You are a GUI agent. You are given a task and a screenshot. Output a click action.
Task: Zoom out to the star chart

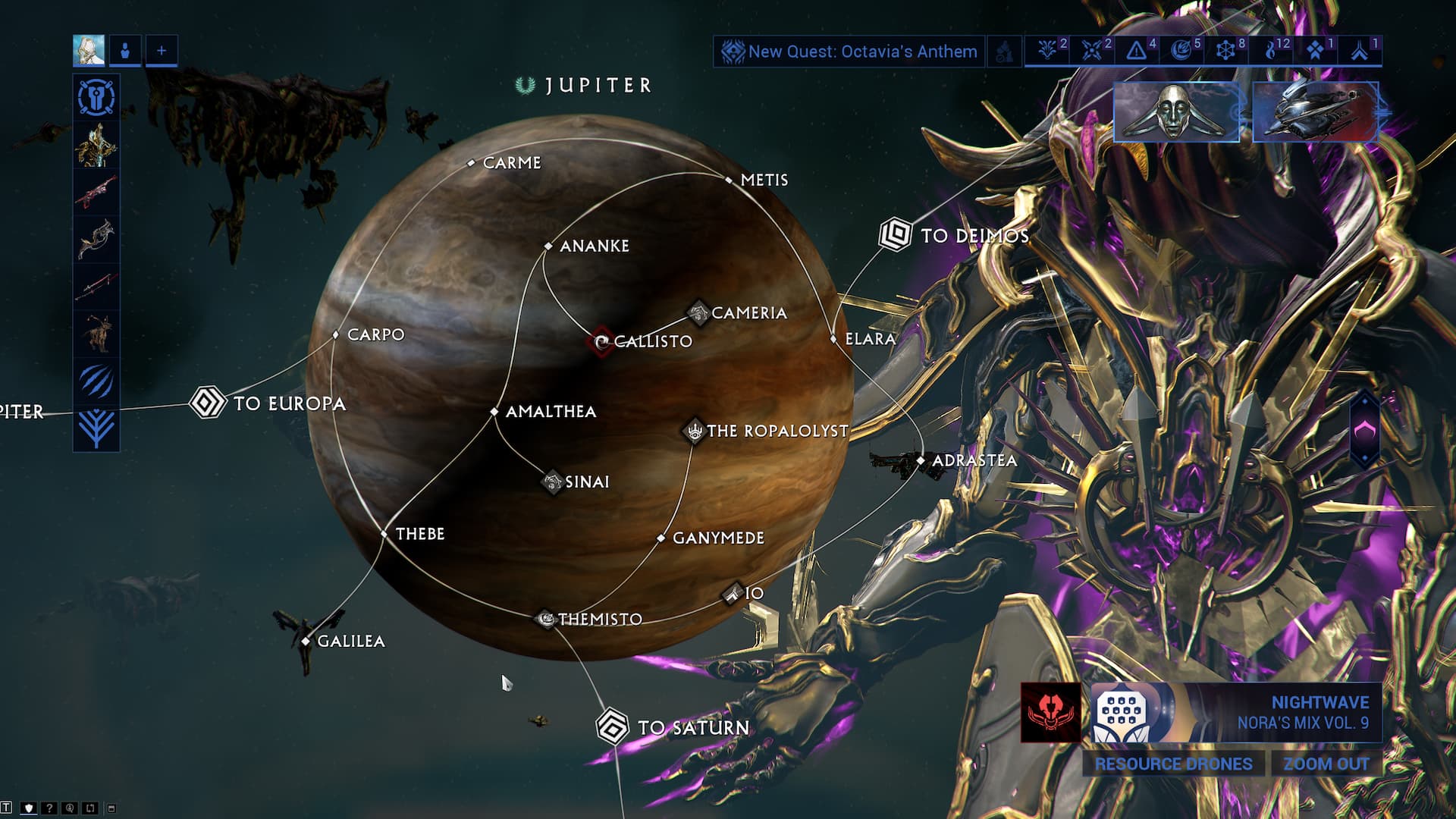click(1326, 764)
